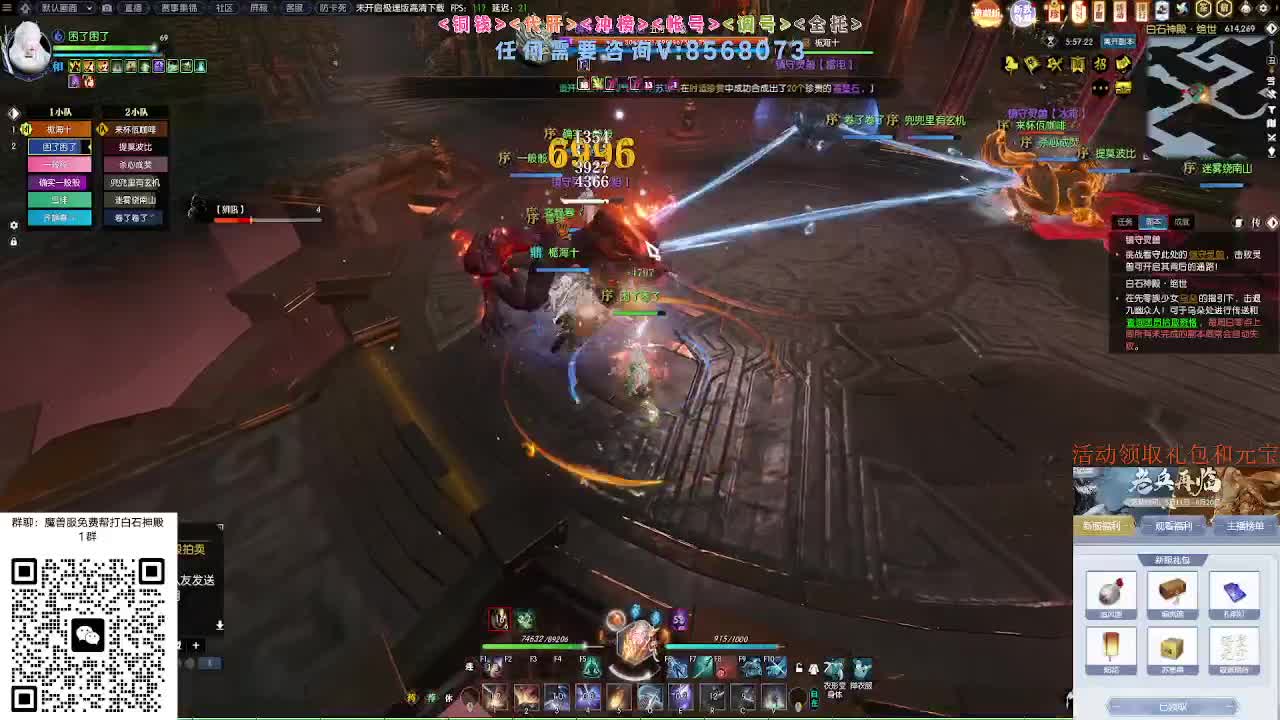Switch to the 观看福利 tab in the event panel

(x=1173, y=527)
